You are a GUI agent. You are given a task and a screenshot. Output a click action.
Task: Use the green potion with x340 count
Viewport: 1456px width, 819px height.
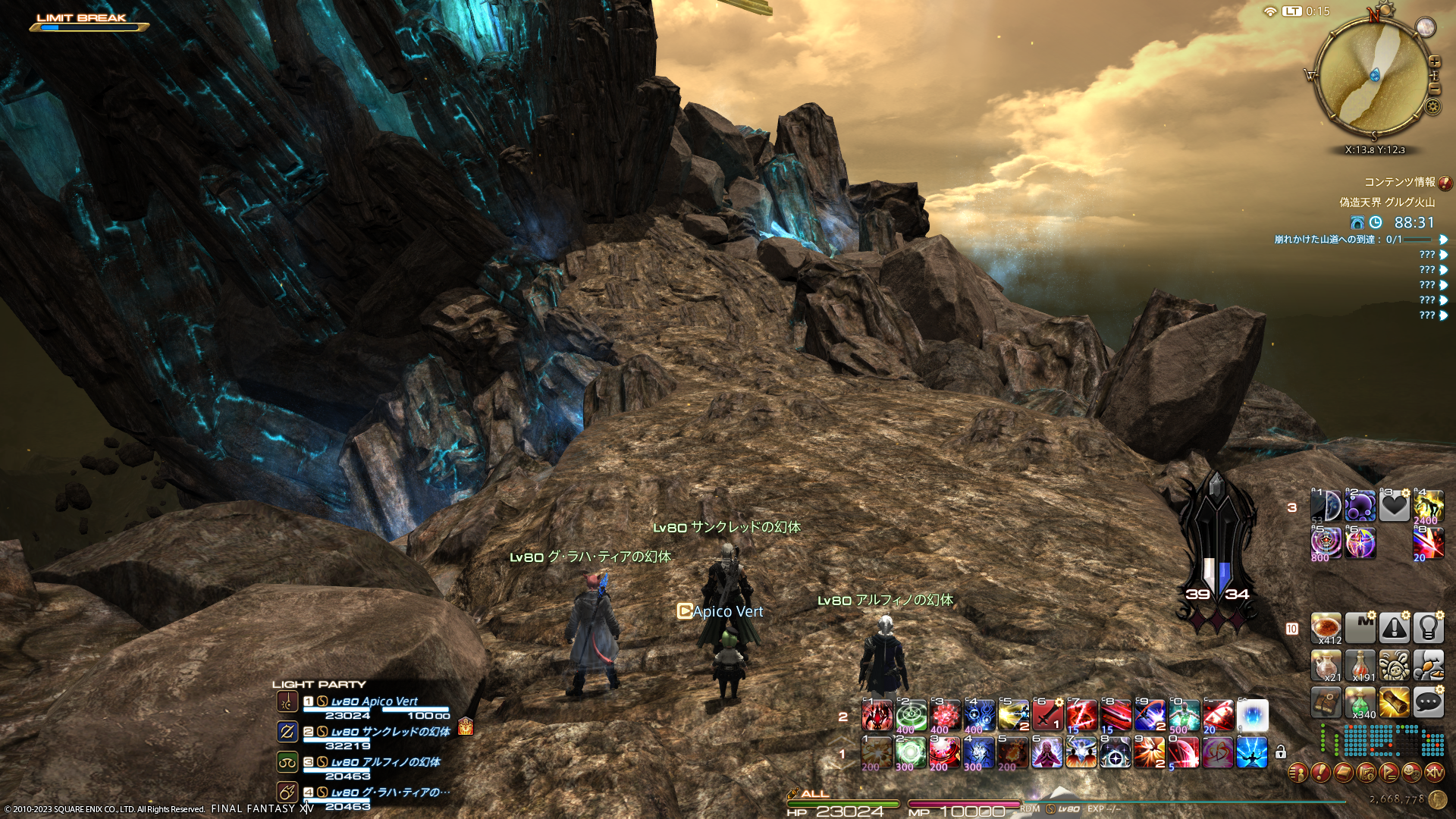tap(1360, 703)
